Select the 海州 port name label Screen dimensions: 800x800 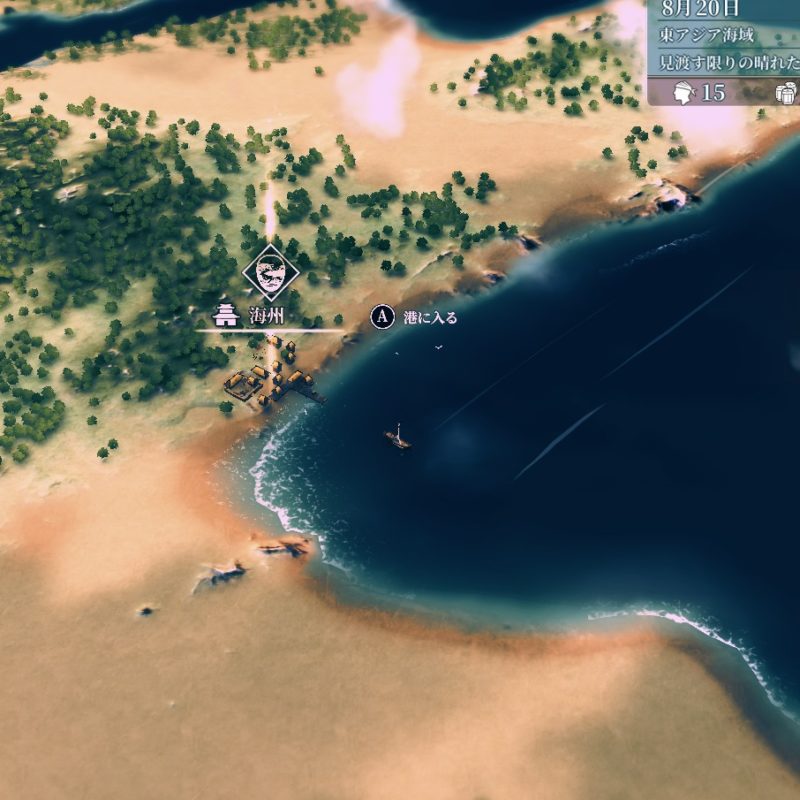click(267, 316)
